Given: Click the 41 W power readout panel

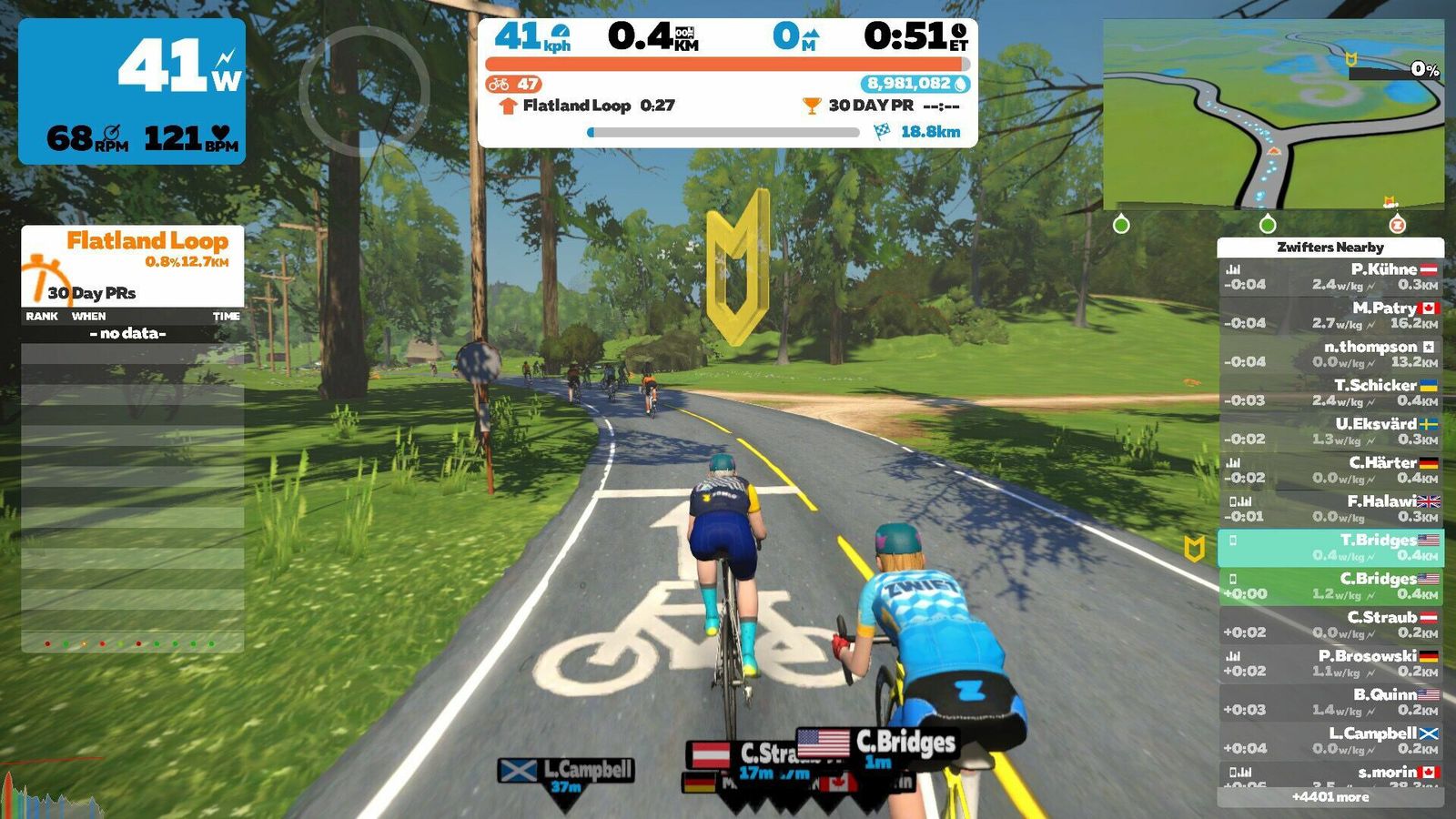Looking at the screenshot, I should pyautogui.click(x=132, y=91).
